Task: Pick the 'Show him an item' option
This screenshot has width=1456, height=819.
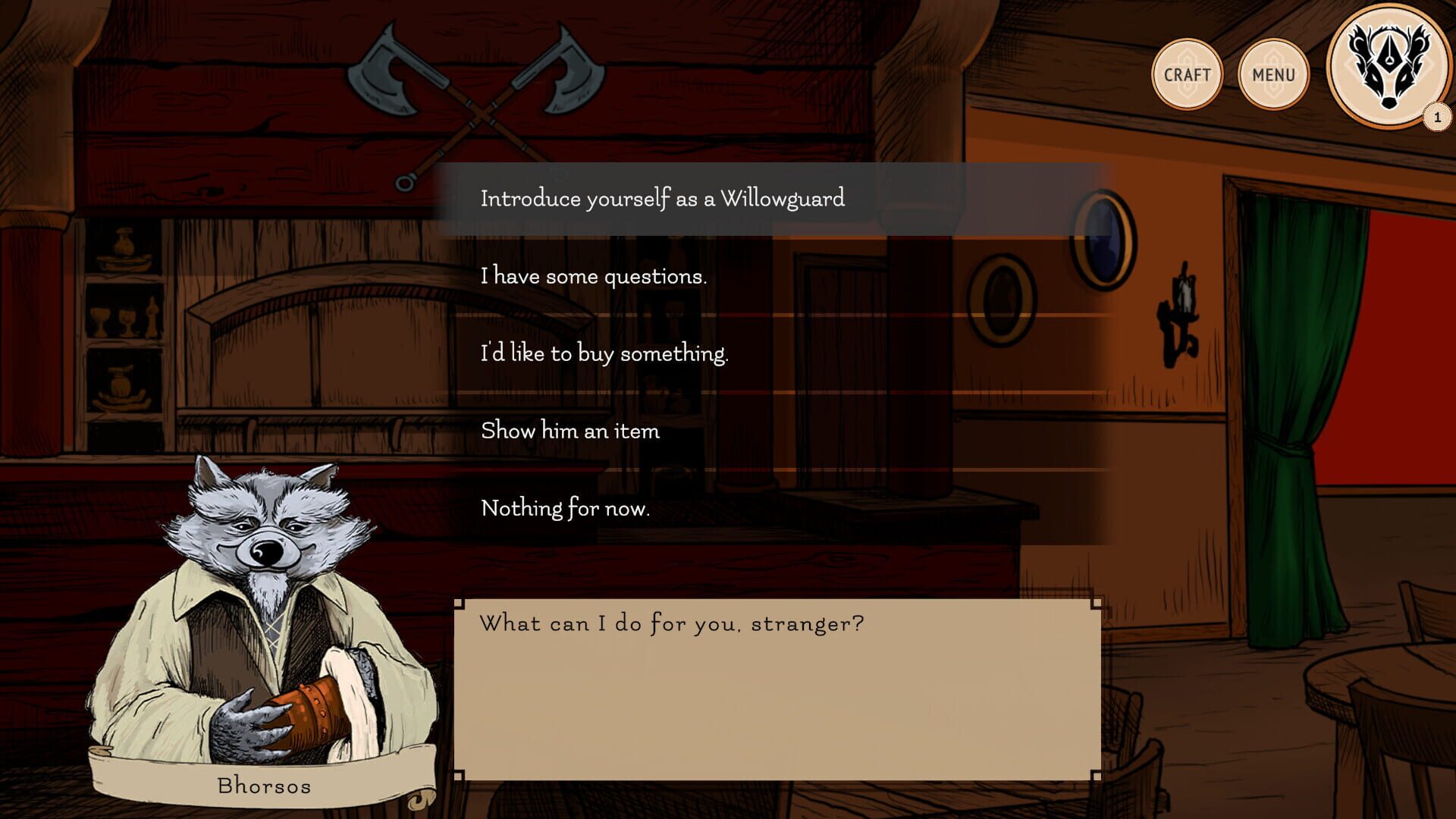Action: tap(570, 431)
